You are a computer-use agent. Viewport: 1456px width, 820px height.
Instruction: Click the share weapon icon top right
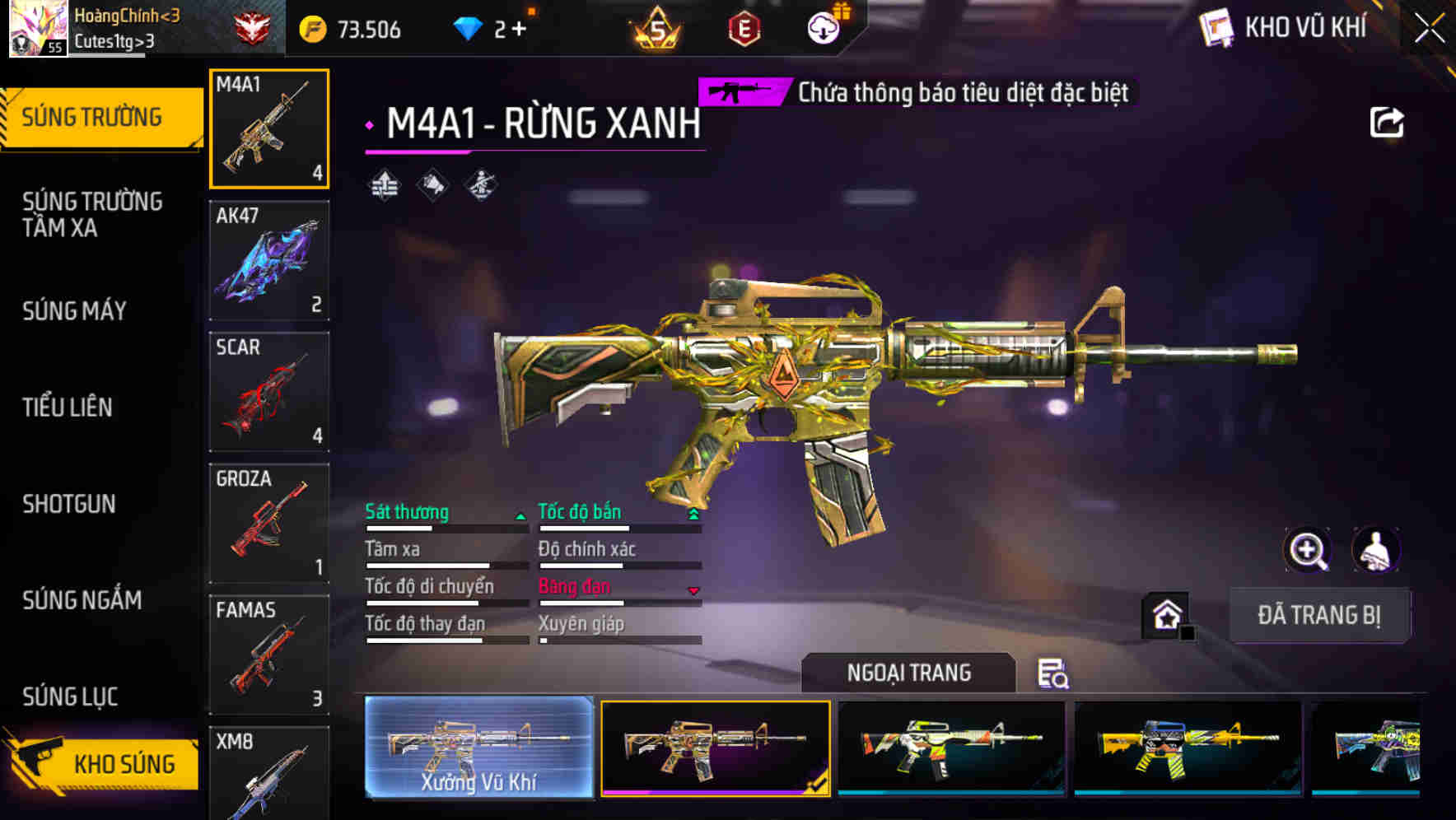(x=1388, y=120)
